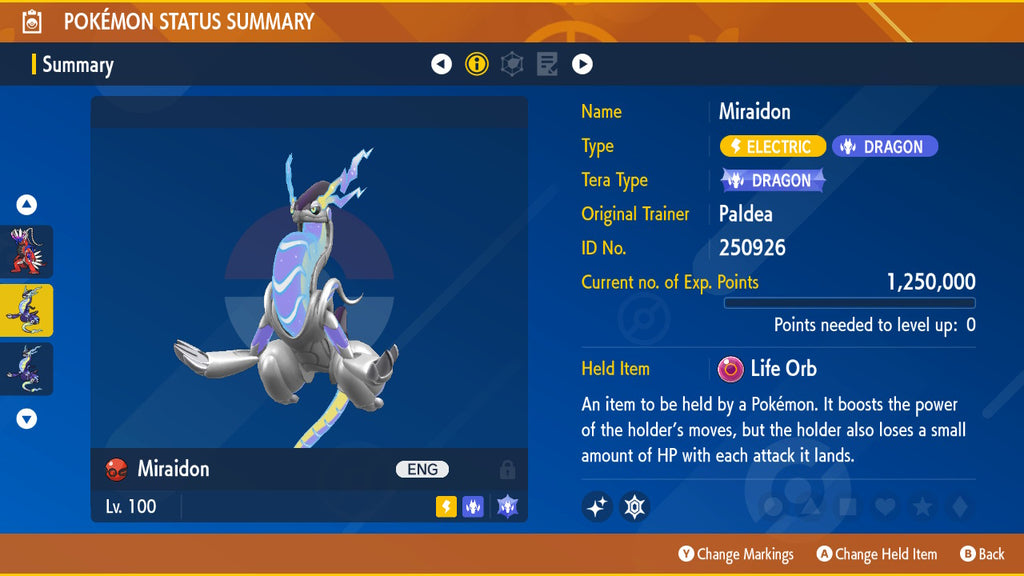Click the party list up arrow
The image size is (1024, 576).
[x=27, y=205]
